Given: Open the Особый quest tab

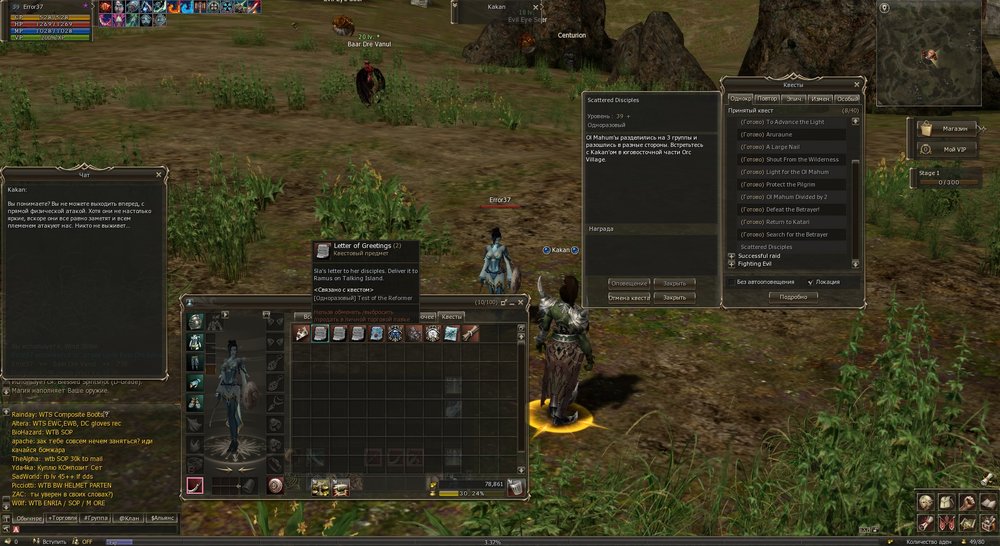Looking at the screenshot, I should click(x=846, y=99).
